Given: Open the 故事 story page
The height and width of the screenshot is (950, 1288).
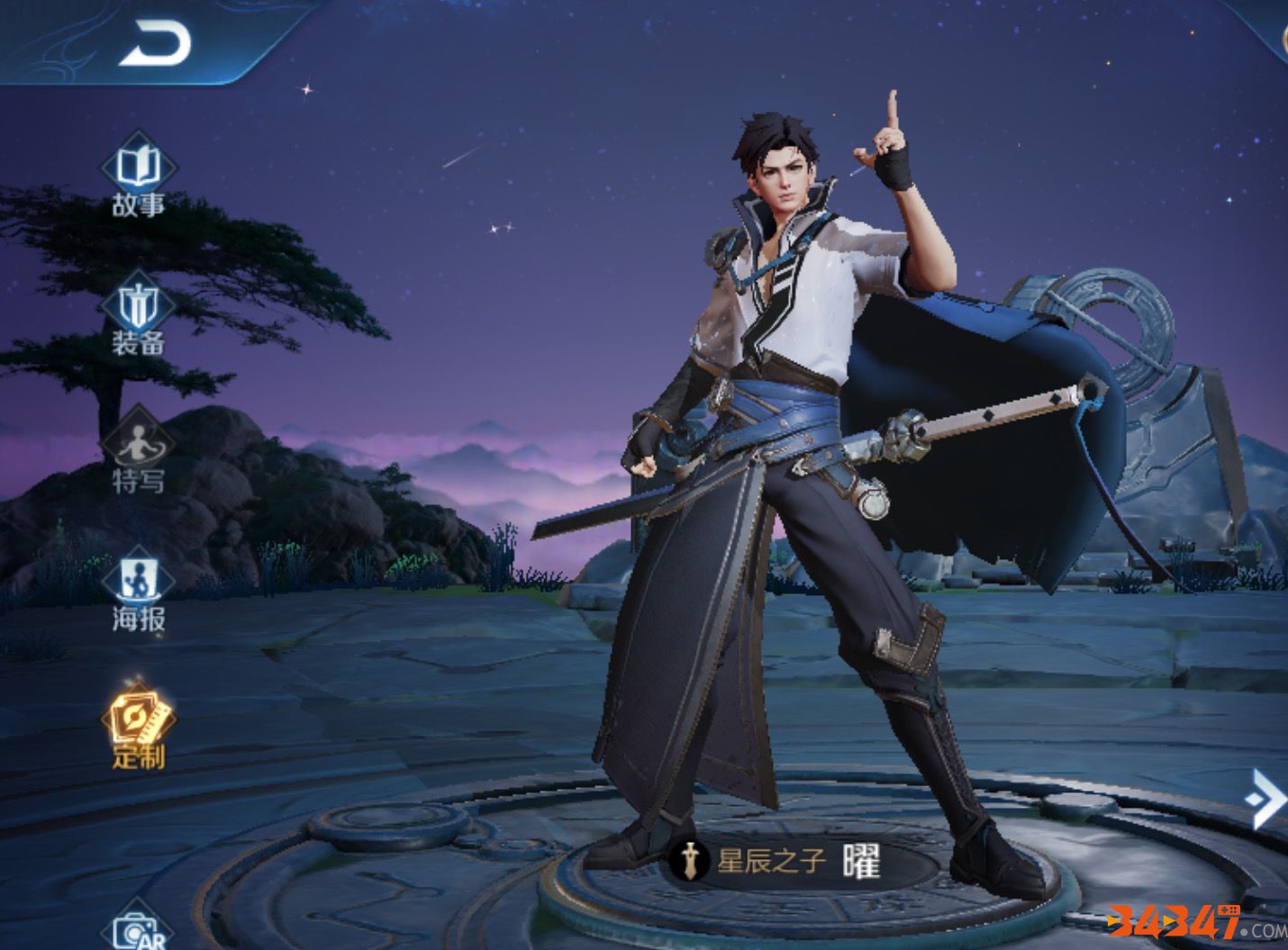Looking at the screenshot, I should click(138, 176).
